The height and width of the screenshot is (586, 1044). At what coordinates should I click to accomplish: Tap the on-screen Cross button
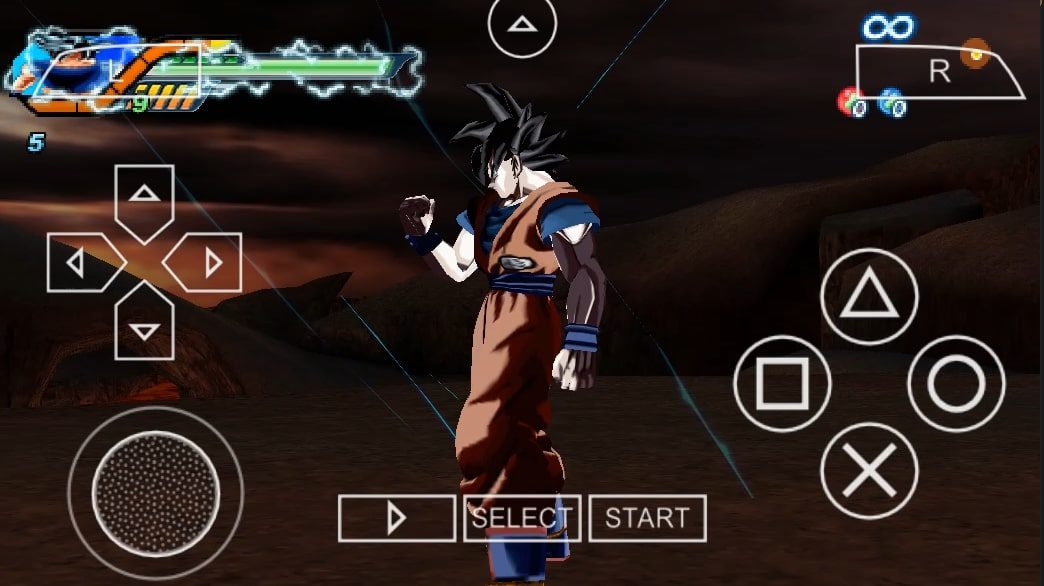869,471
